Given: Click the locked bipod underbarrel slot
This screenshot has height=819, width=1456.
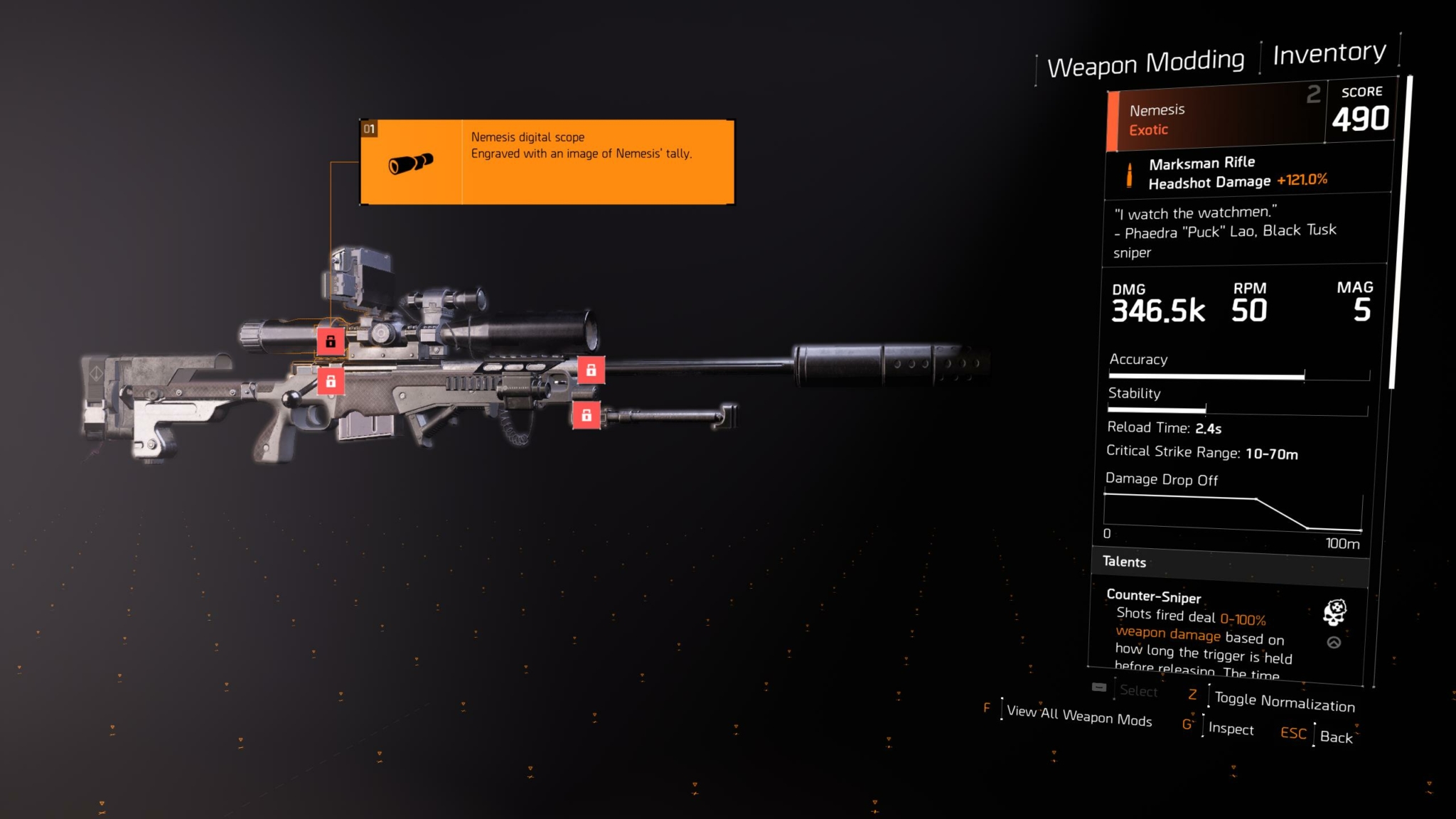Looking at the screenshot, I should [587, 415].
